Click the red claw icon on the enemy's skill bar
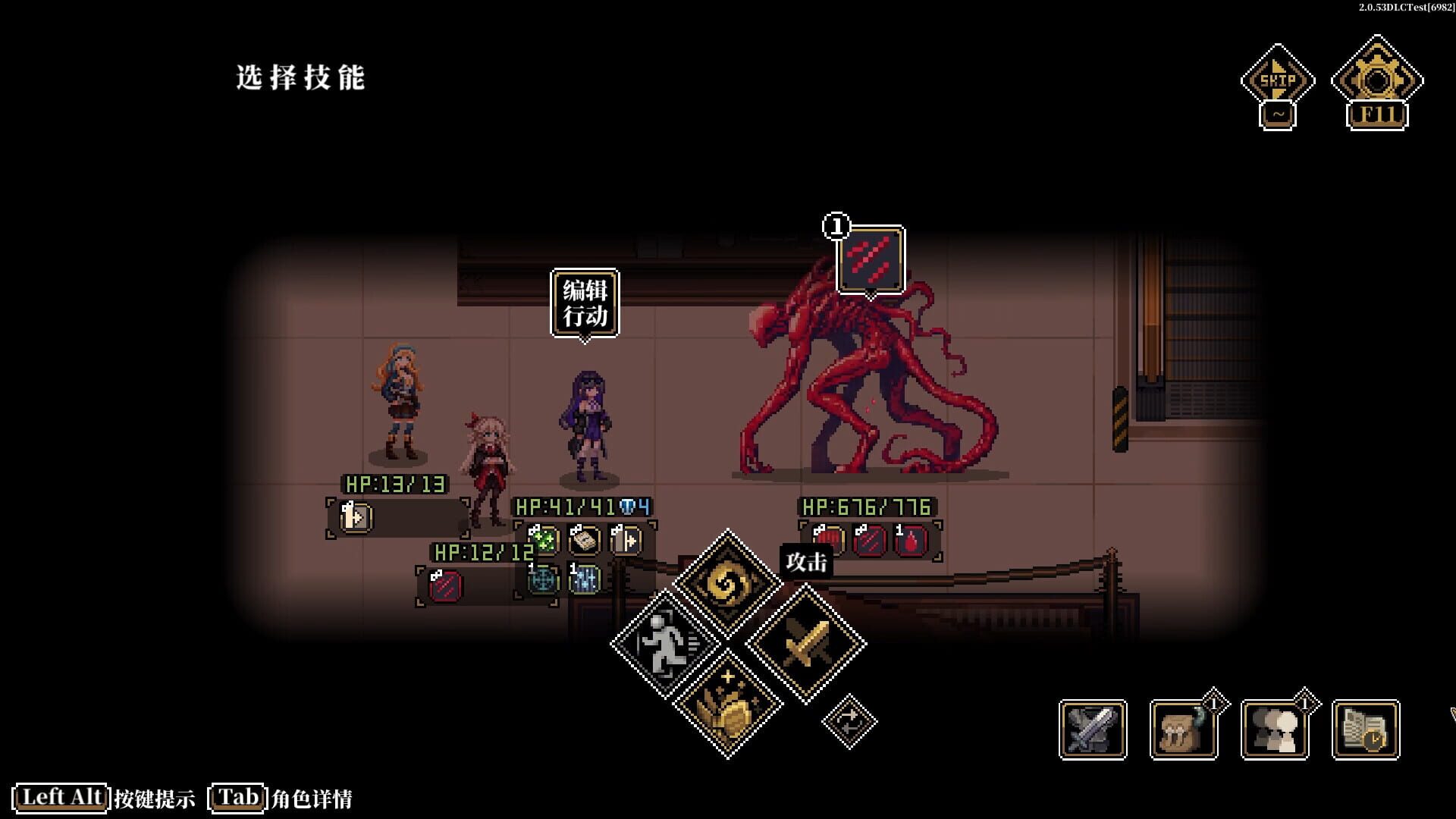The height and width of the screenshot is (819, 1456). pos(872,540)
